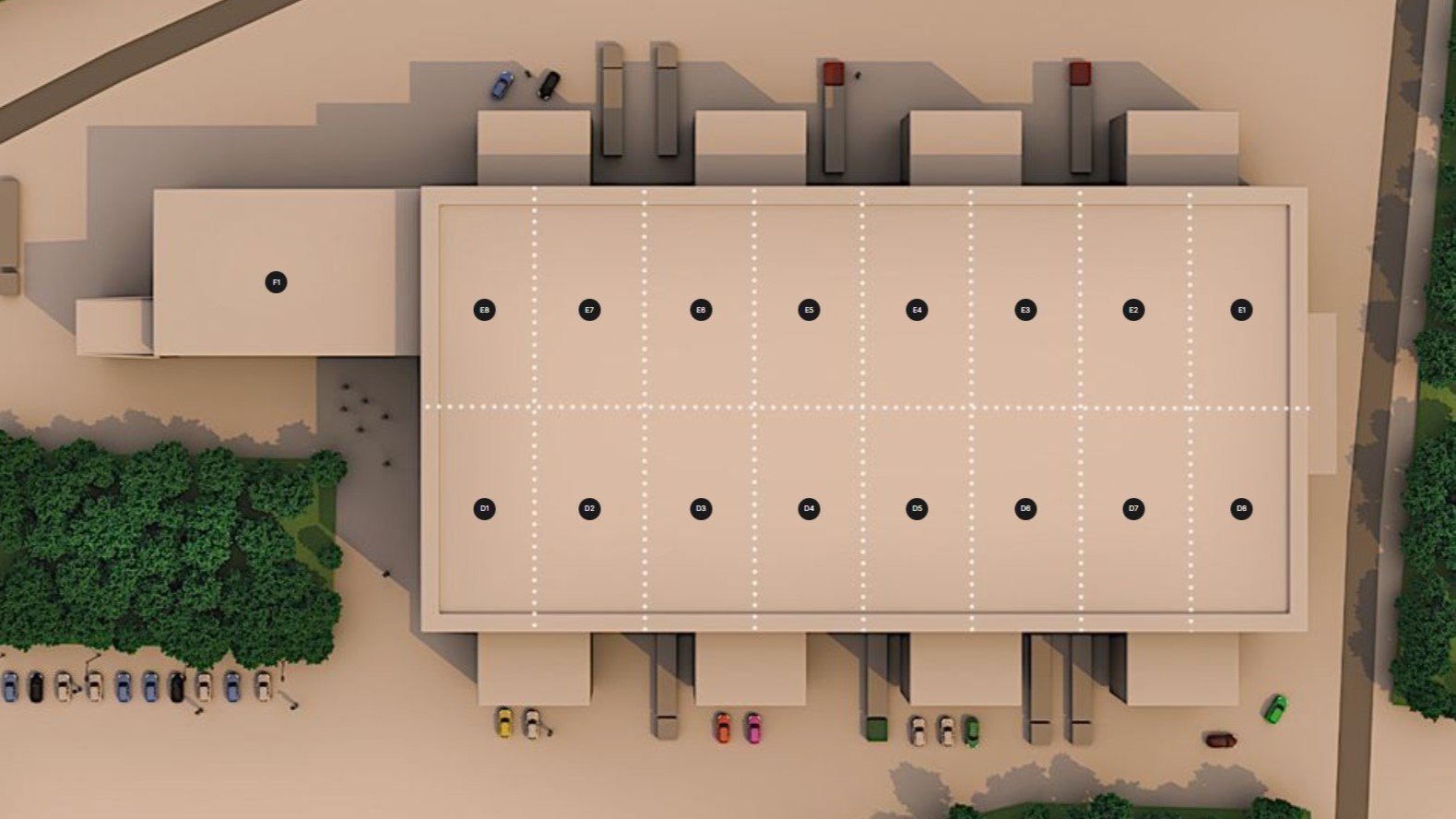Click the E8 unit marker
Viewport: 1456px width, 819px height.
(x=484, y=310)
